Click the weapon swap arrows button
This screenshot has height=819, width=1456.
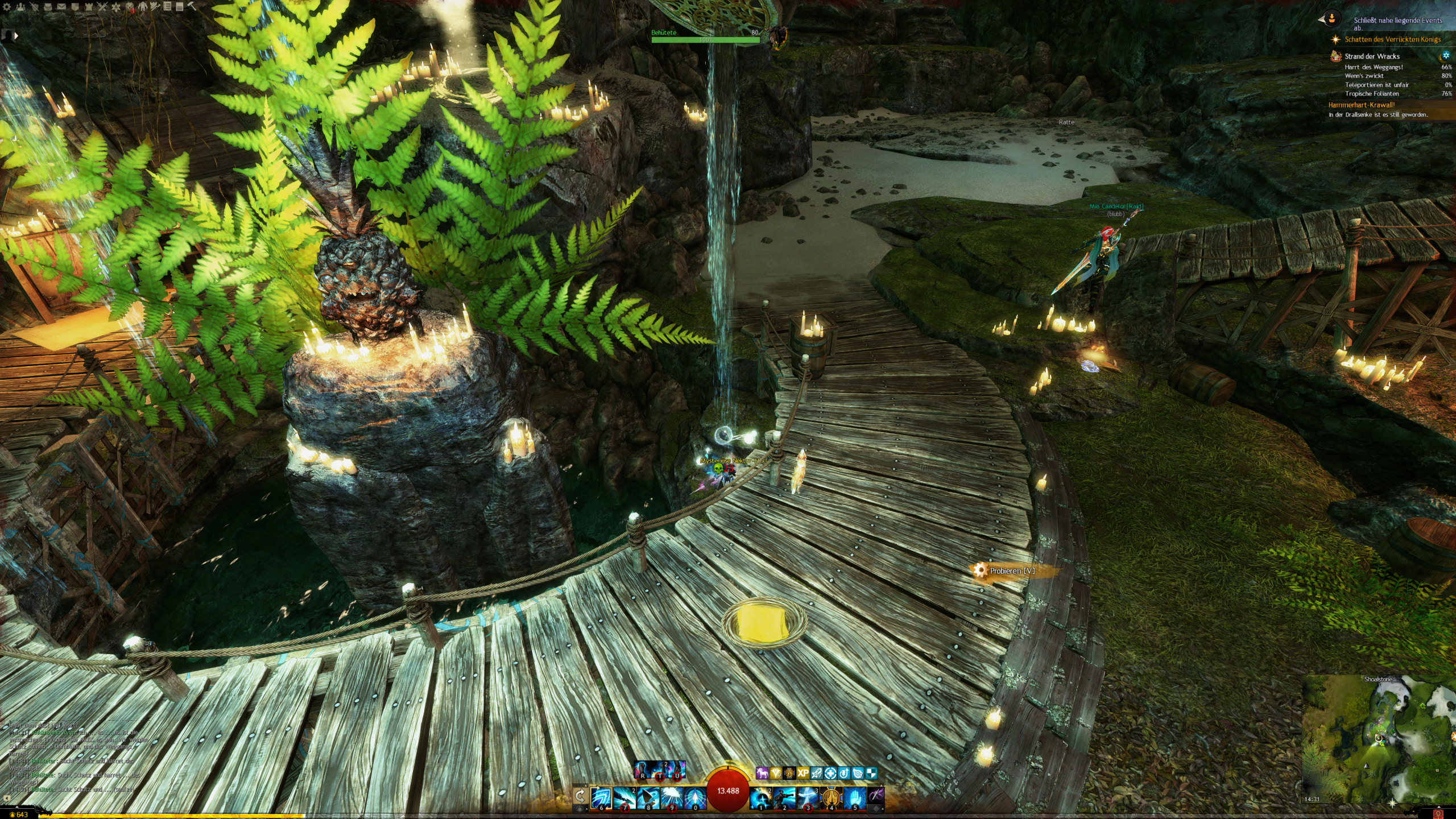point(580,795)
